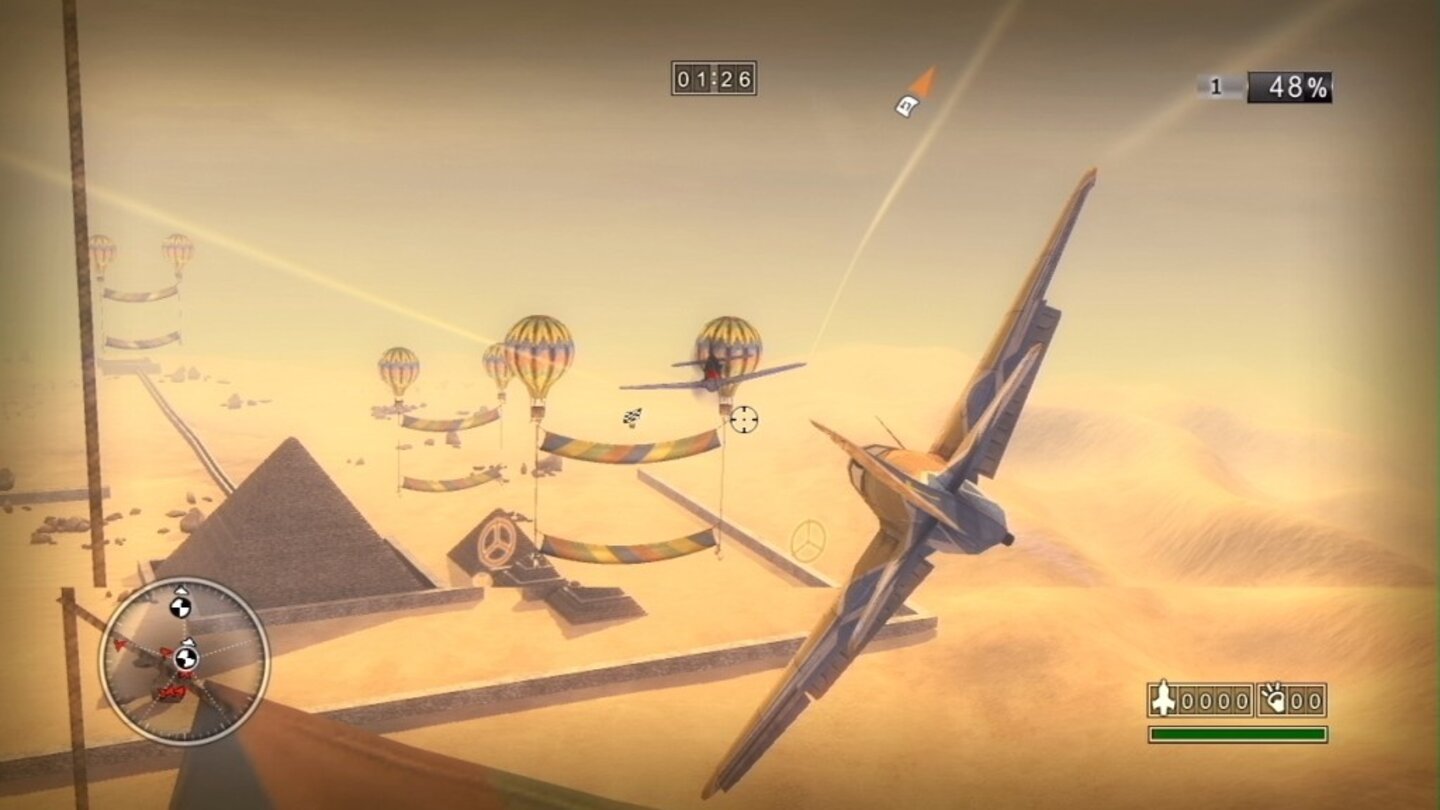Click the hand gesture counter icon
Viewport: 1440px width, 810px height.
(1272, 700)
